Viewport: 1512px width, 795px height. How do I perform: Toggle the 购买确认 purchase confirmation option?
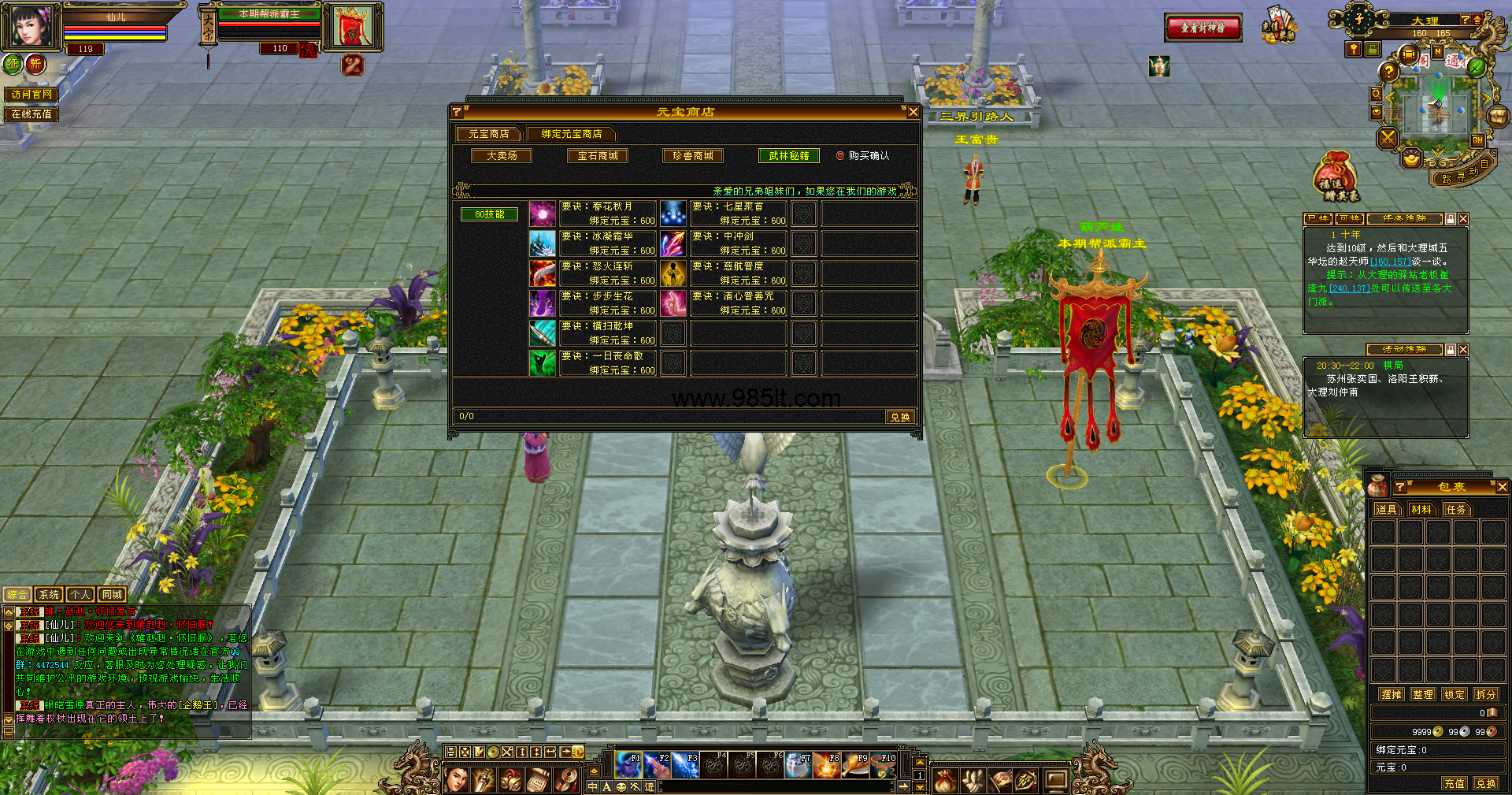(x=840, y=156)
